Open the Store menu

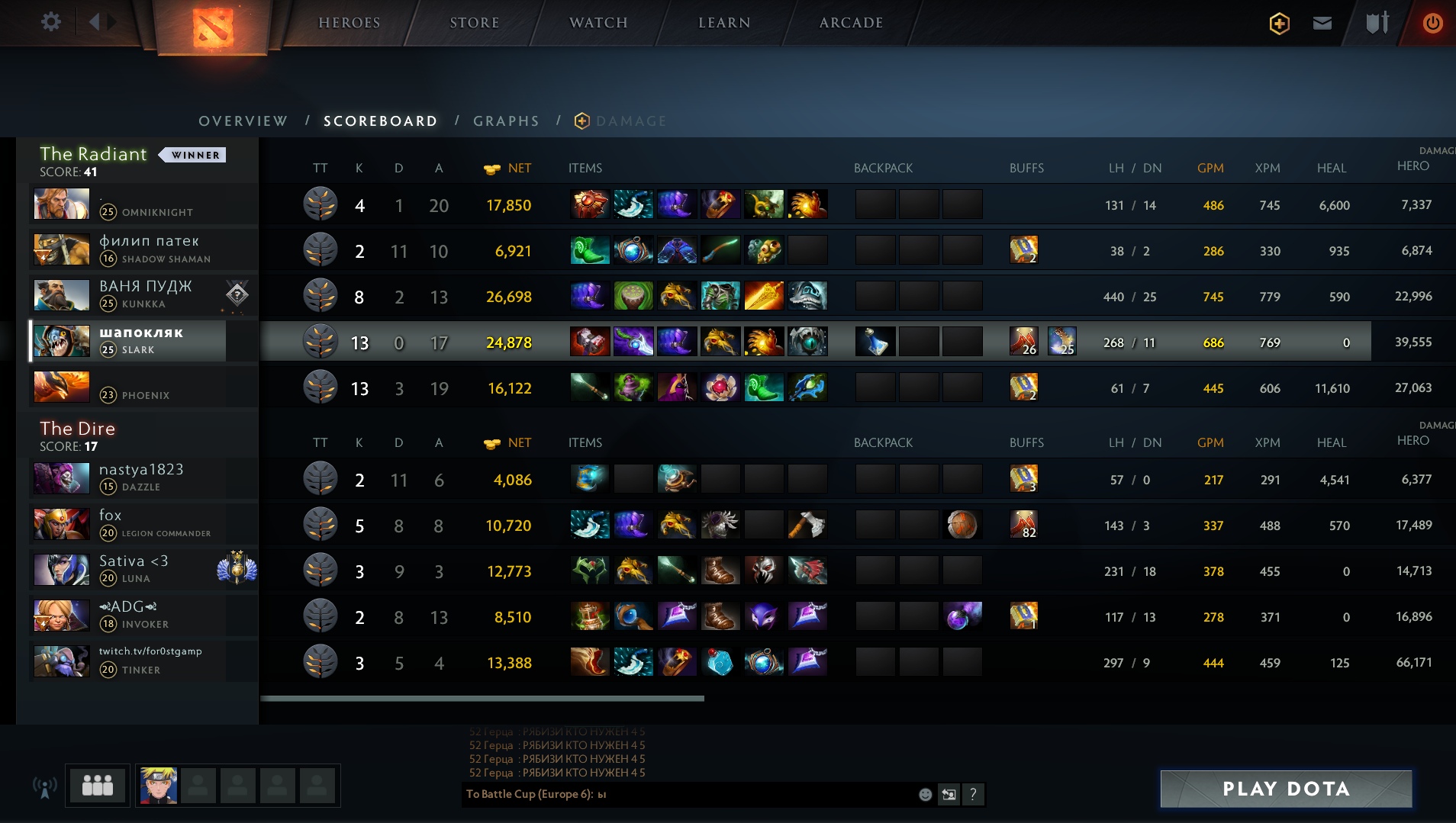474,23
